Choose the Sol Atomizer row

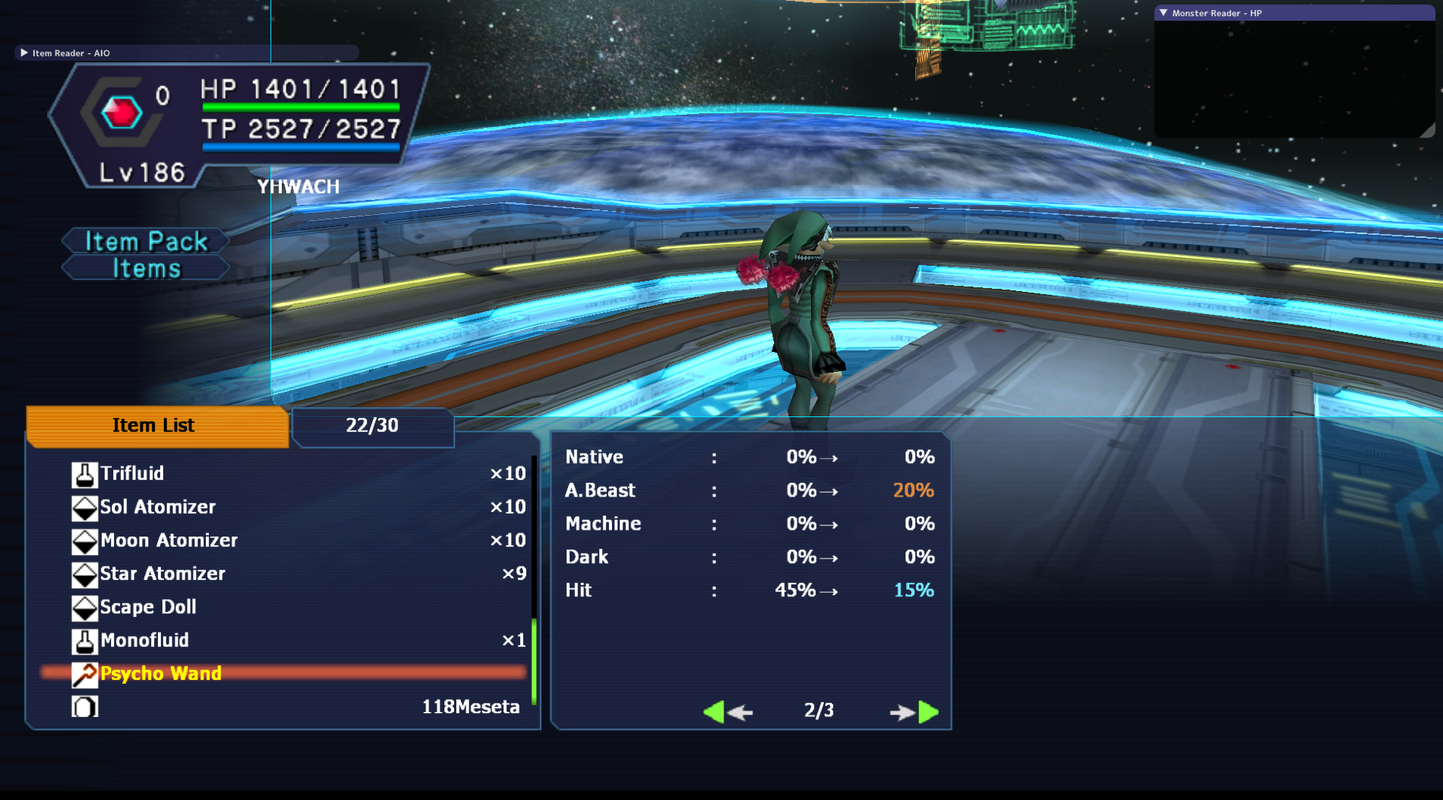click(x=157, y=507)
